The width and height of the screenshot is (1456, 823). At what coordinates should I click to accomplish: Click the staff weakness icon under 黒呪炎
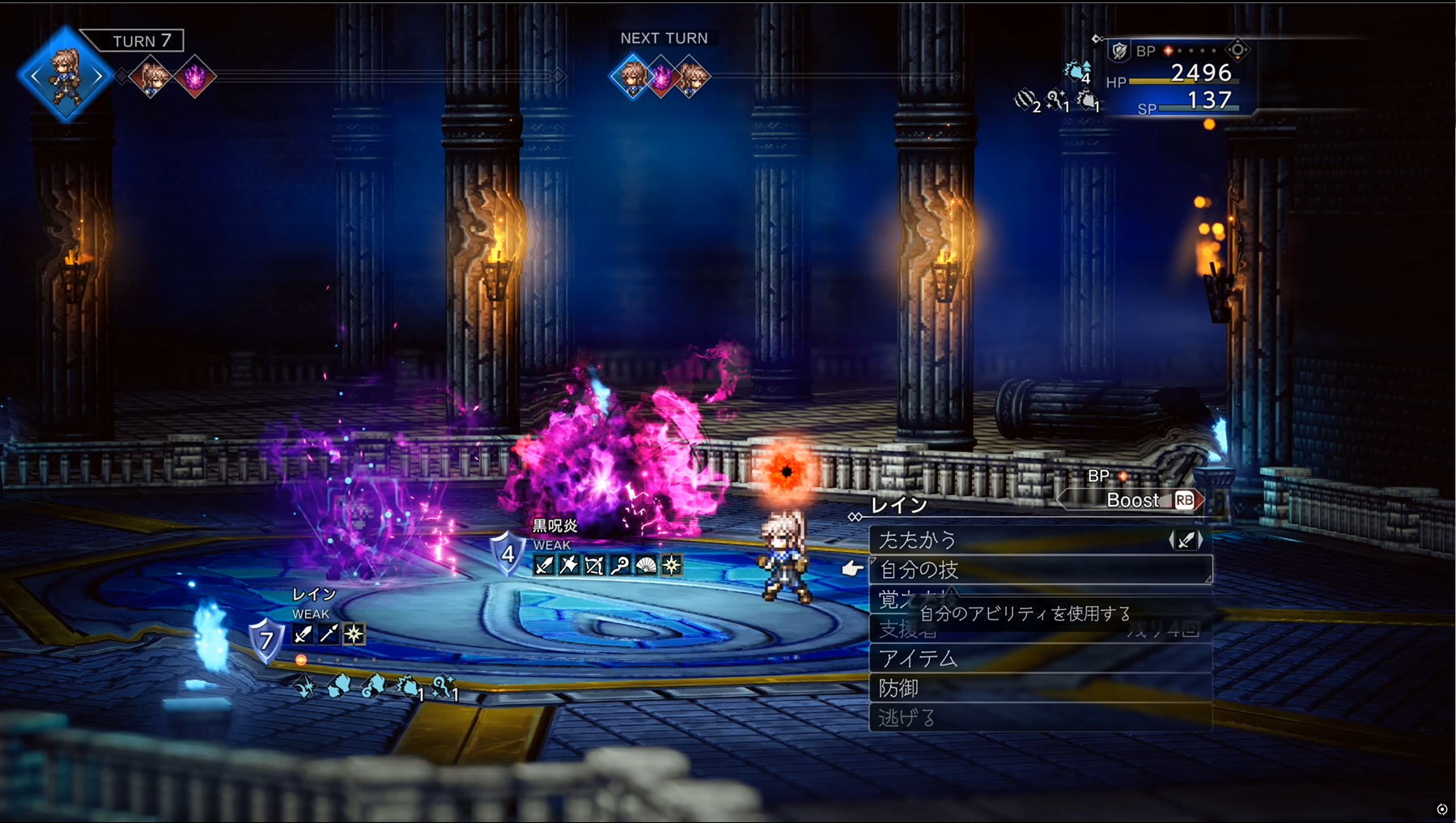pyautogui.click(x=620, y=566)
